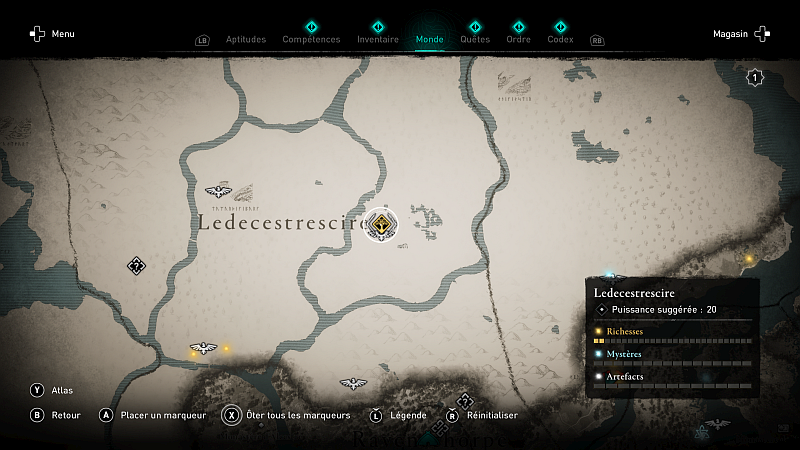Open the Menu at top left
Screen dimensions: 800x450
pyautogui.click(x=52, y=34)
